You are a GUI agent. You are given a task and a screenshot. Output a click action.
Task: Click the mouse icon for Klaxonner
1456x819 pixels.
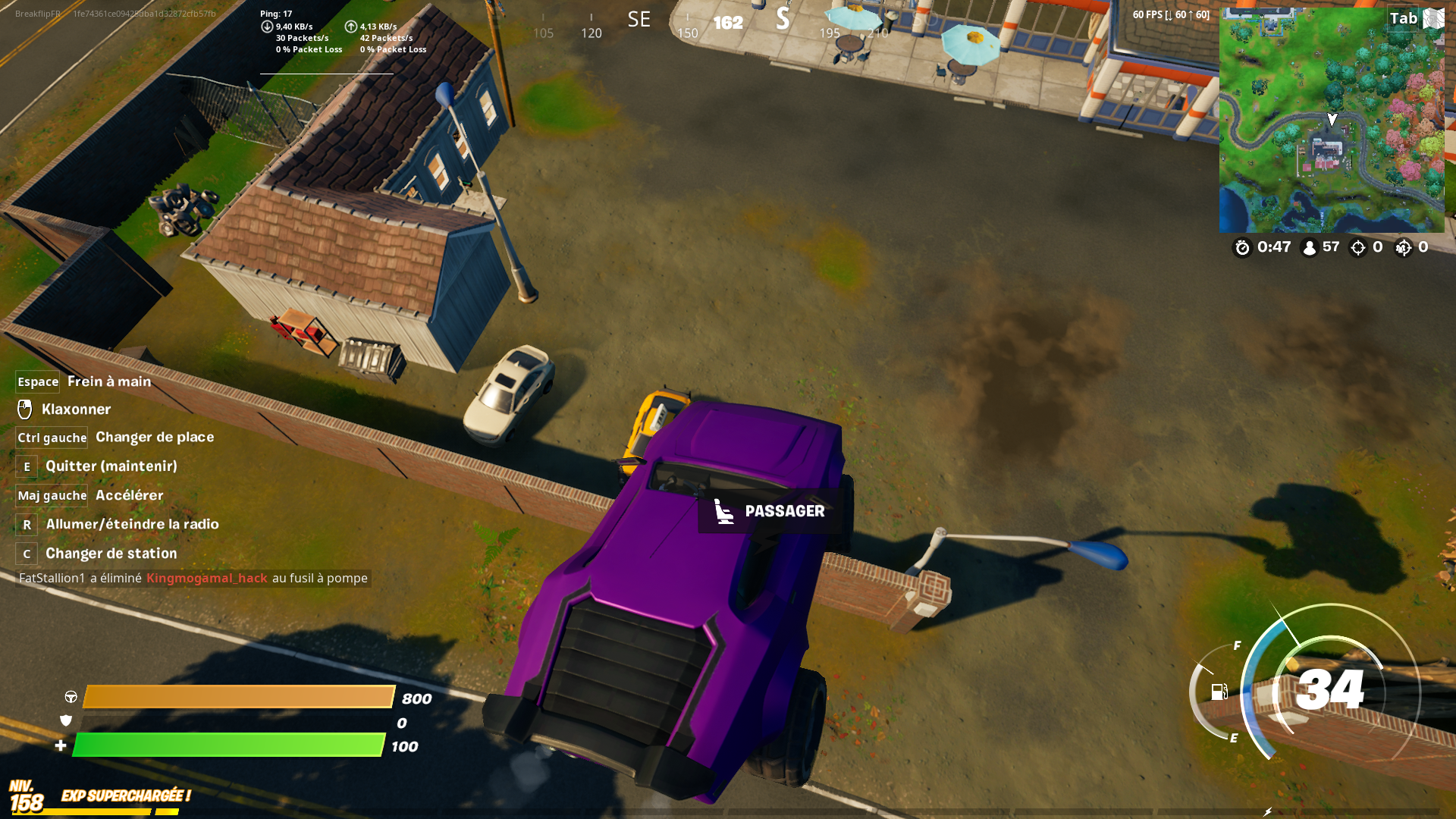coord(26,409)
